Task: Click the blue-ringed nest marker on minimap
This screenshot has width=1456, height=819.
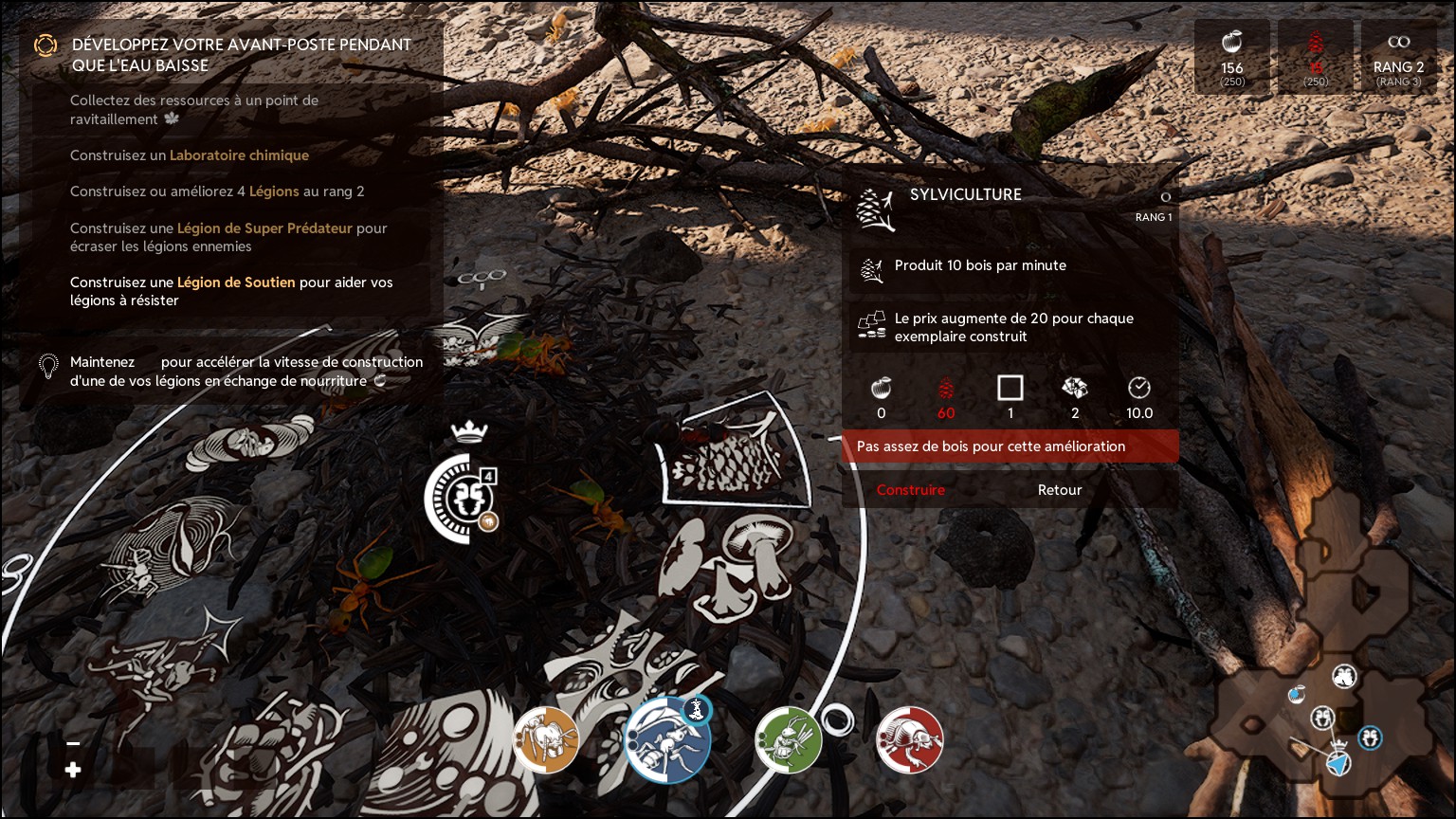Action: click(x=1370, y=737)
